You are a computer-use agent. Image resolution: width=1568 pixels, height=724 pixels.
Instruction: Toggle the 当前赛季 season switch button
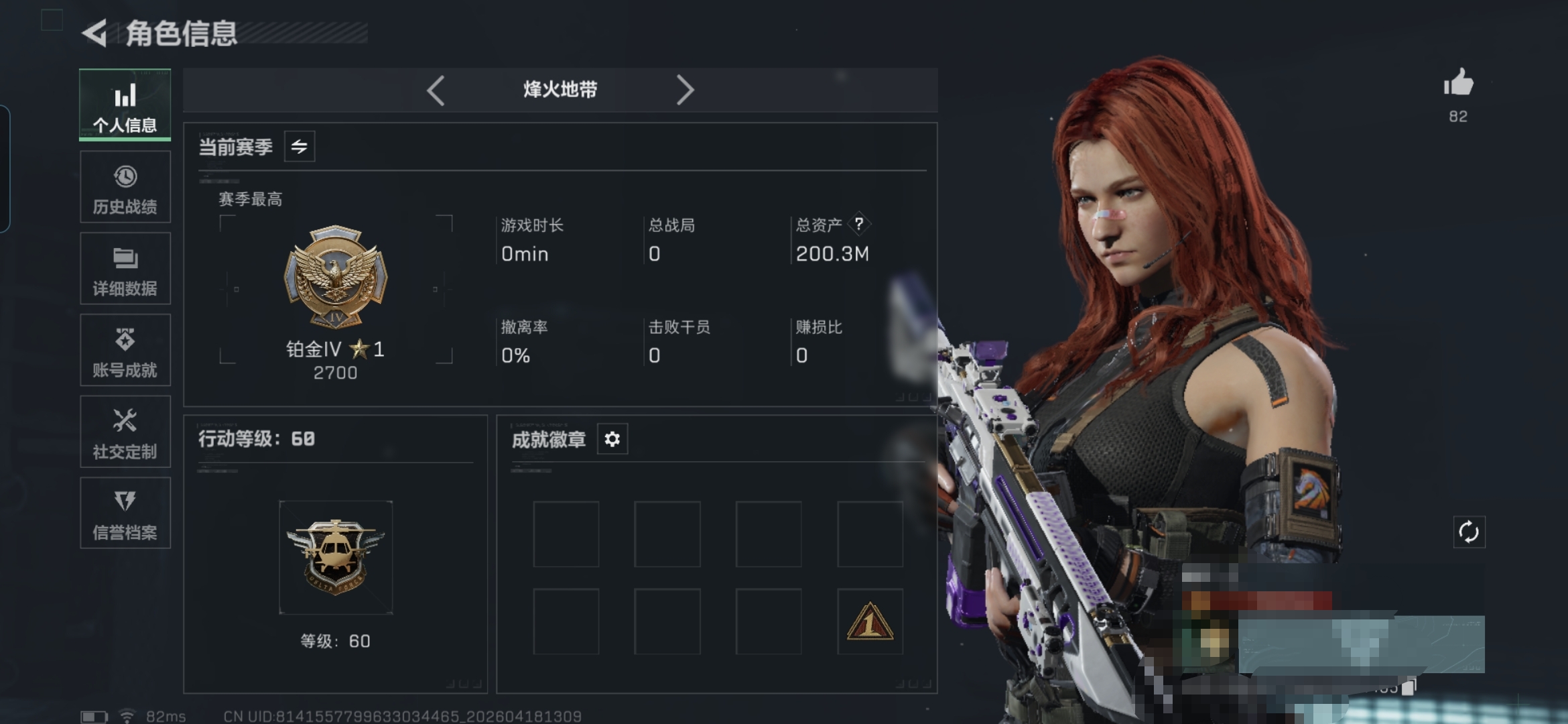[x=300, y=146]
